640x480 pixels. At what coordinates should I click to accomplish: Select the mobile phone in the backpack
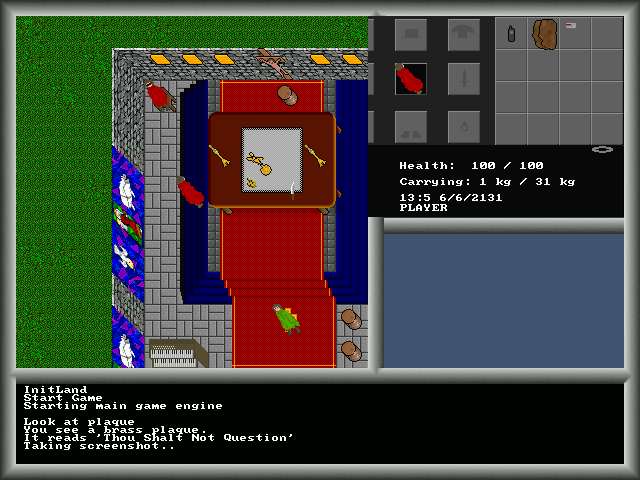(512, 34)
